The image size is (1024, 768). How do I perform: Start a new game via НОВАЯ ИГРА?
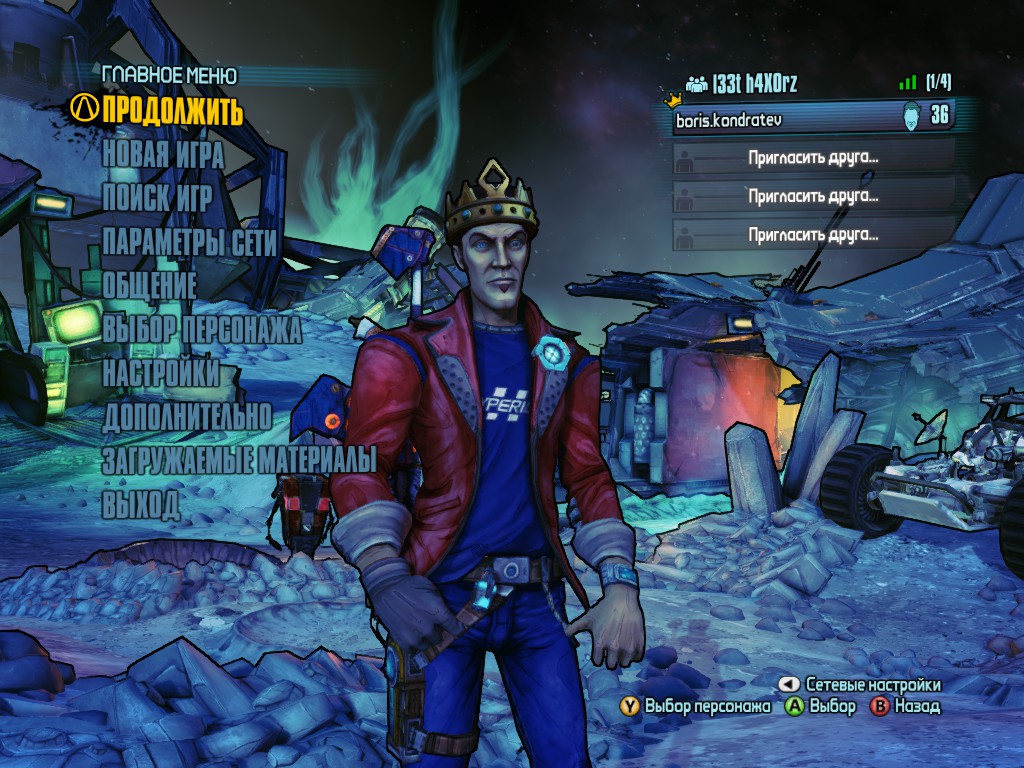click(163, 156)
